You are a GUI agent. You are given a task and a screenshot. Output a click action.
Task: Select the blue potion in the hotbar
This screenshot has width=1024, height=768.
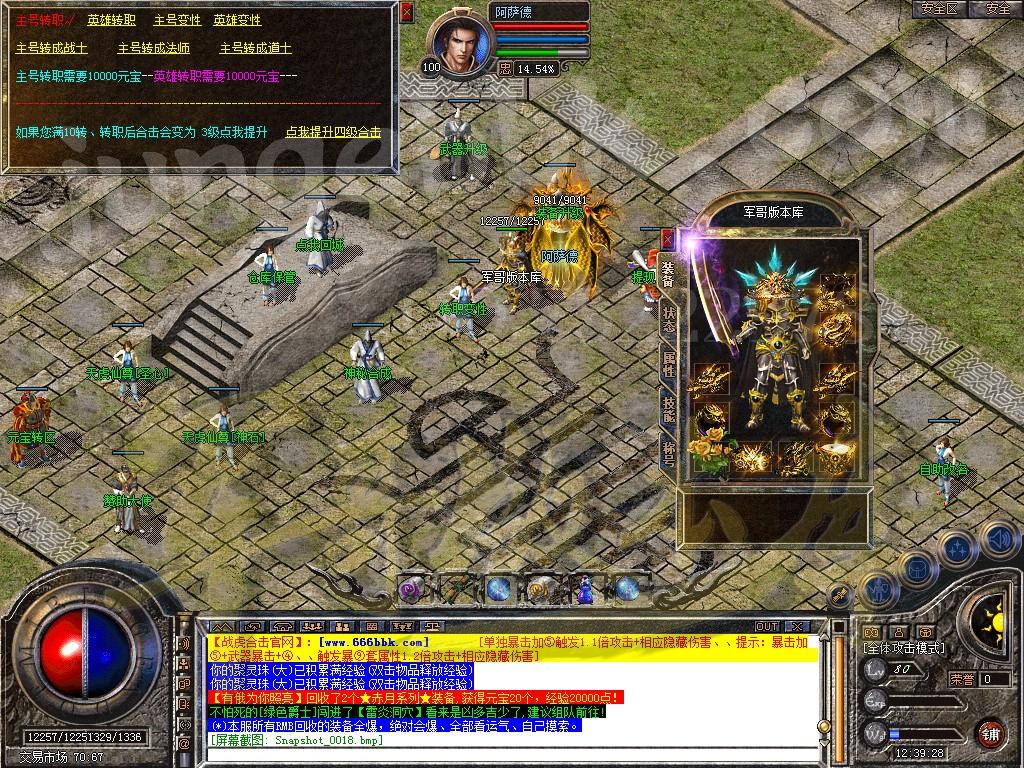coord(584,589)
